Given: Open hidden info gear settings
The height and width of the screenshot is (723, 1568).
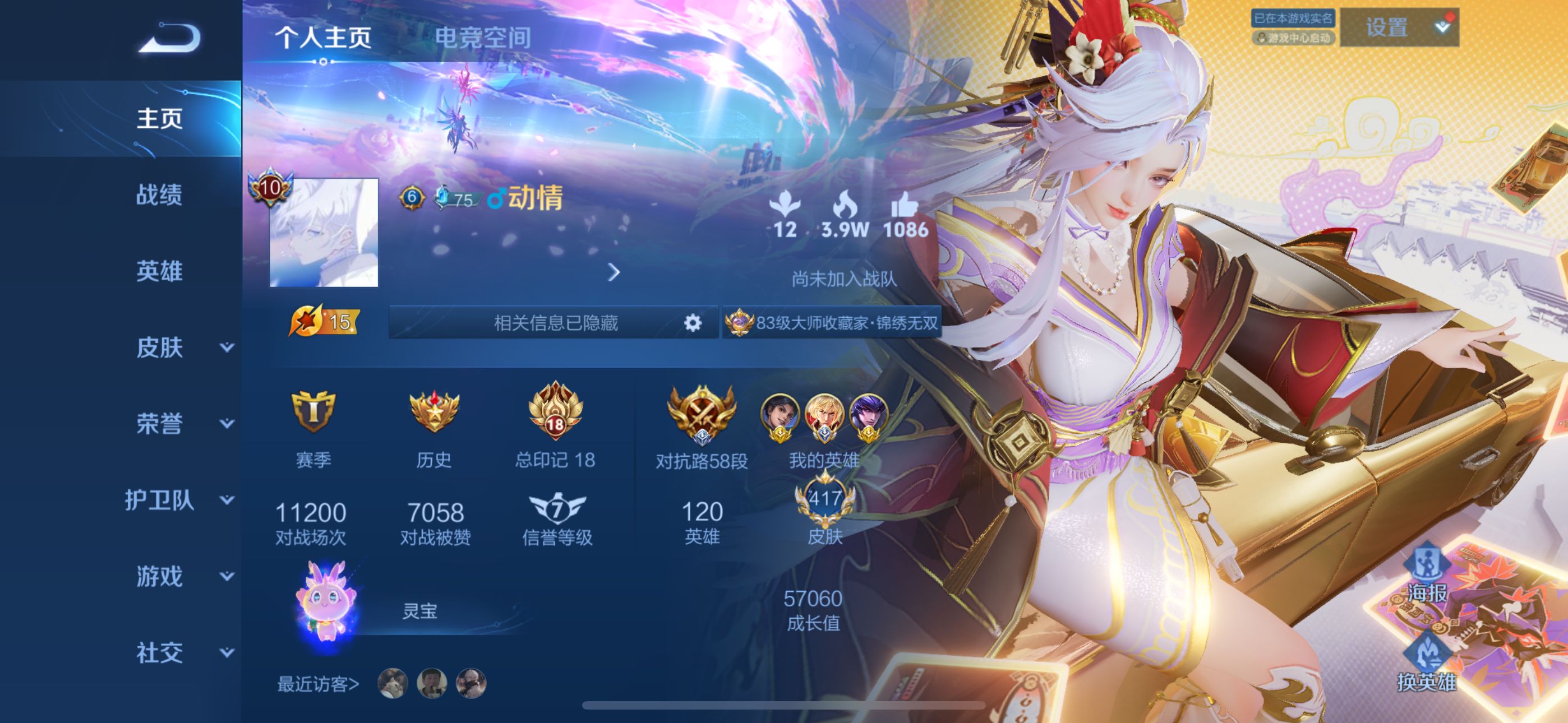Looking at the screenshot, I should [692, 323].
